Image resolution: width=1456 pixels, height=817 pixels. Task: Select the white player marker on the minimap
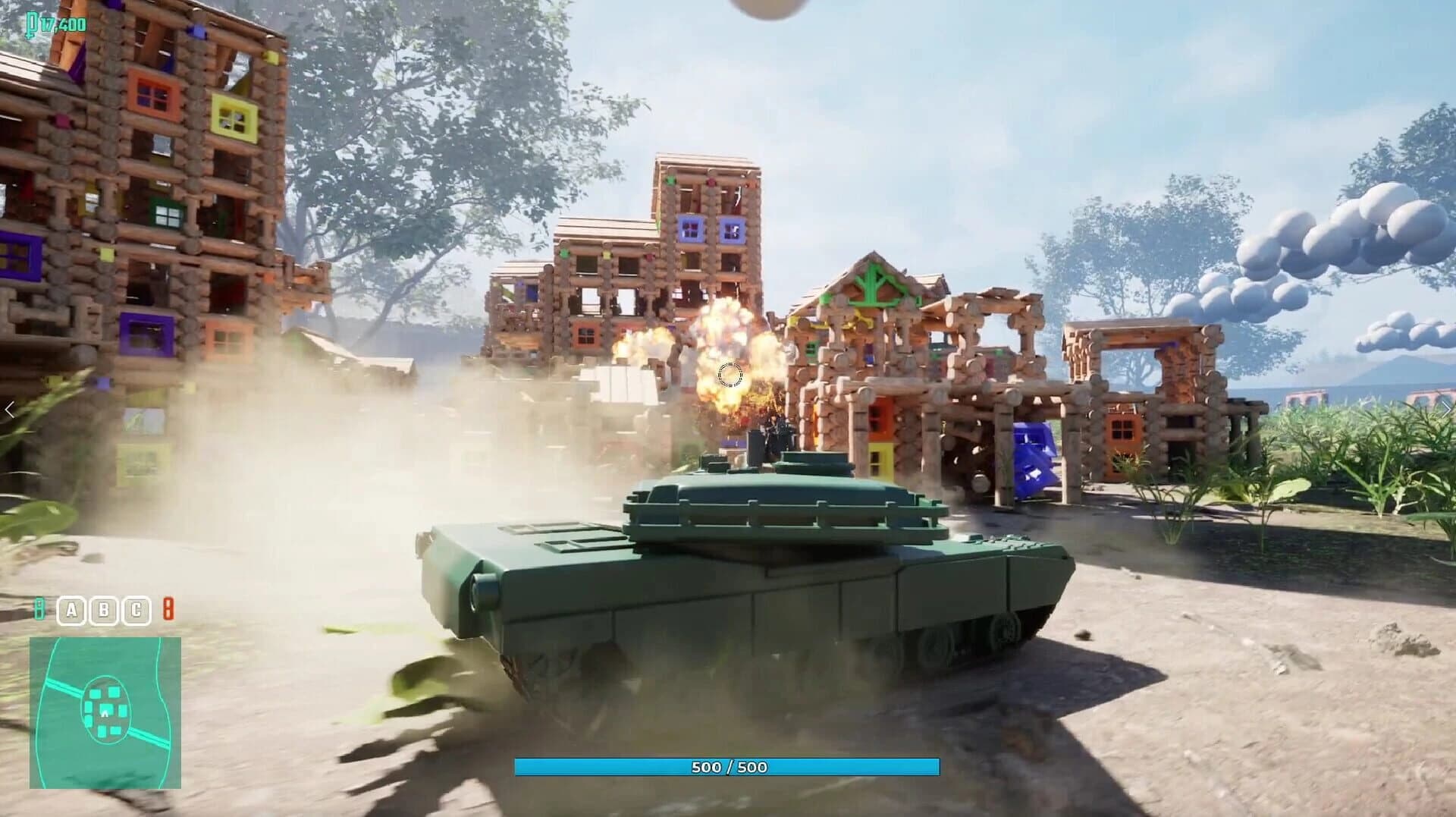point(105,714)
